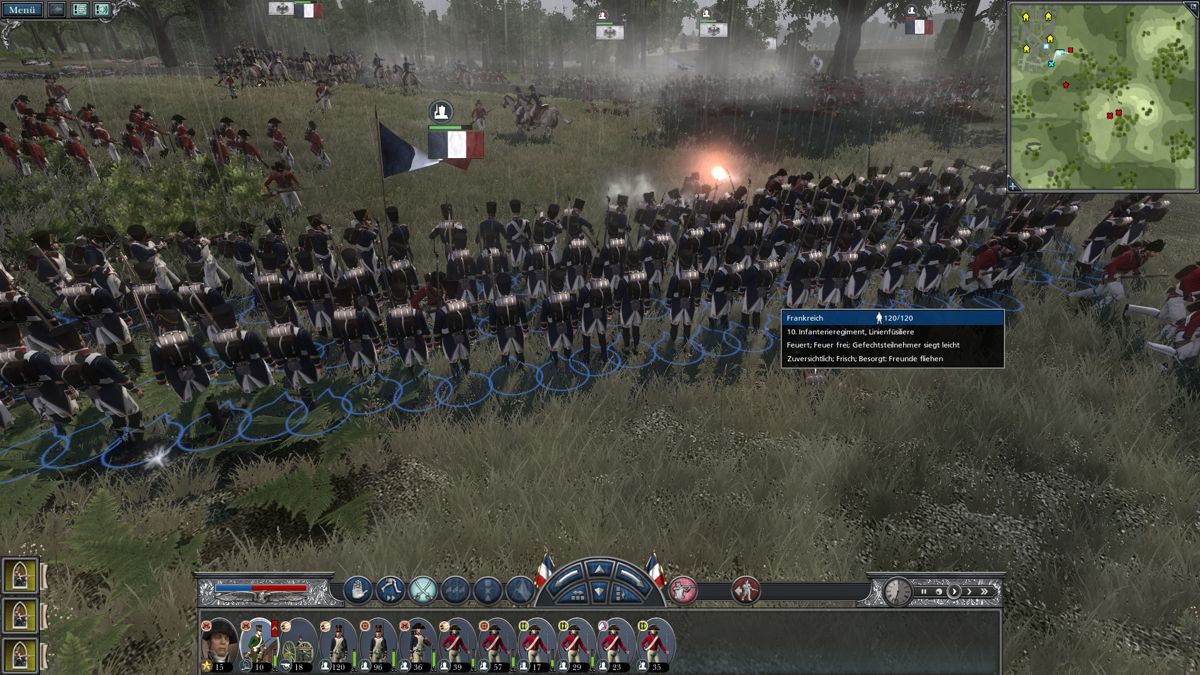This screenshot has height=675, width=1200.
Task: Click the forward arrow in the movement dial
Action: (x=599, y=569)
